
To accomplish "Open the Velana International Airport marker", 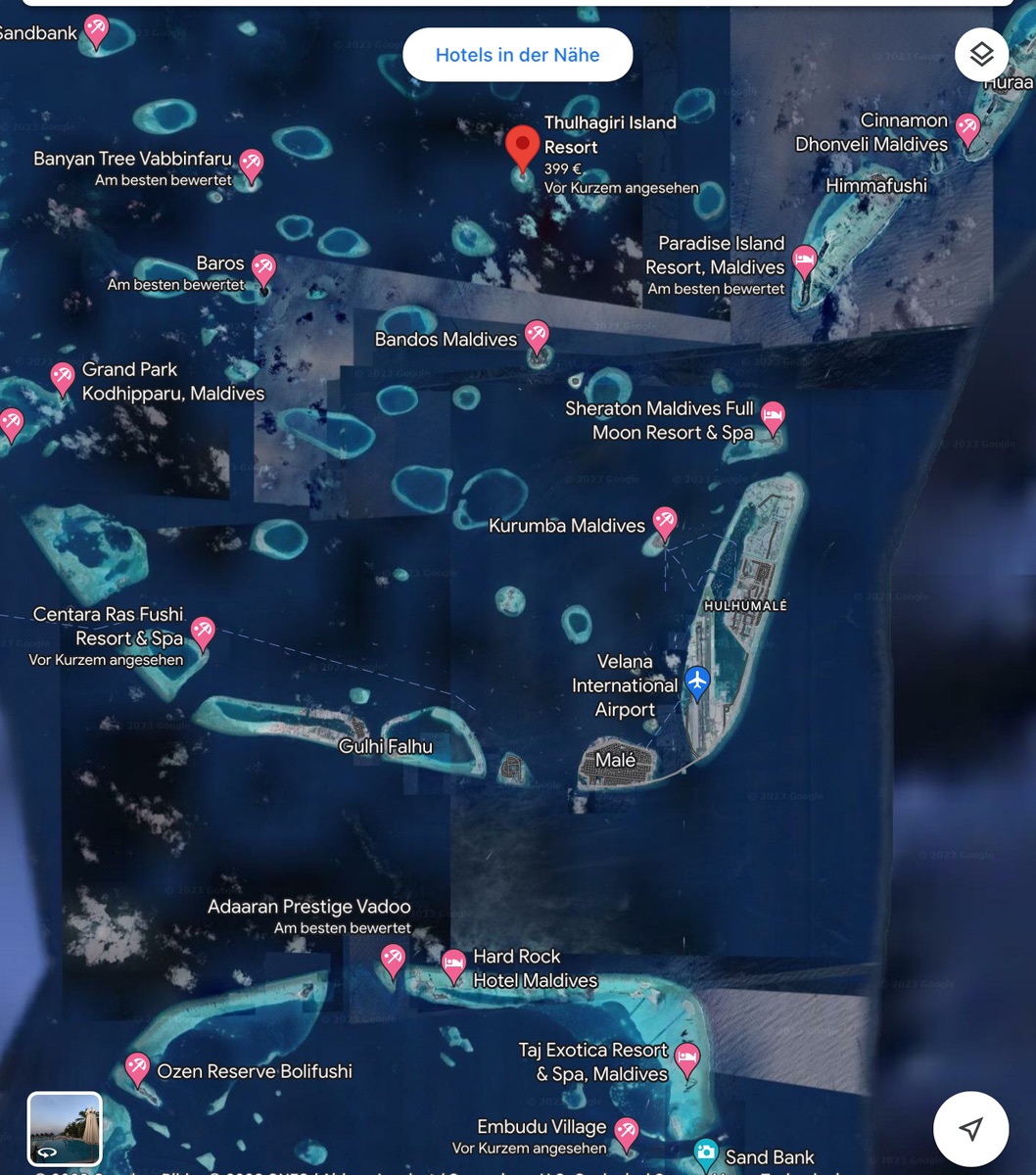I will click(697, 681).
